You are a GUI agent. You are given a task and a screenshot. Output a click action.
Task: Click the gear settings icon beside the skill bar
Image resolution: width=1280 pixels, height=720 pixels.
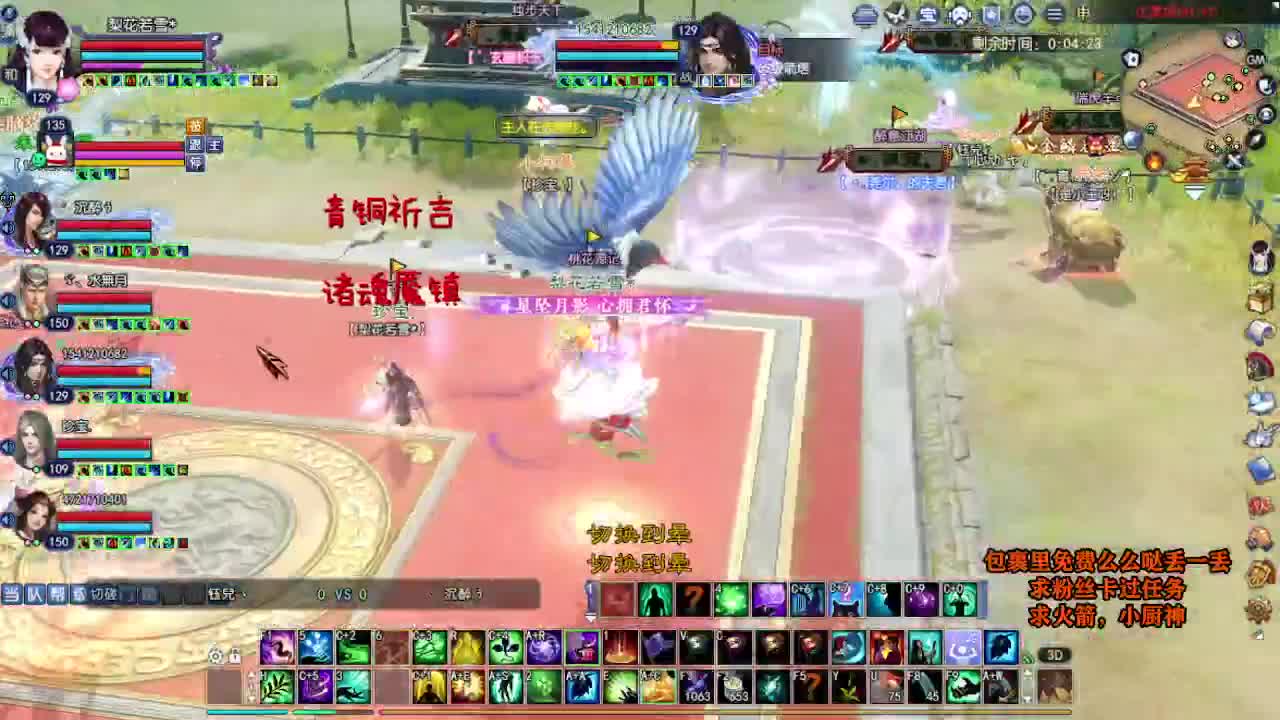213,656
